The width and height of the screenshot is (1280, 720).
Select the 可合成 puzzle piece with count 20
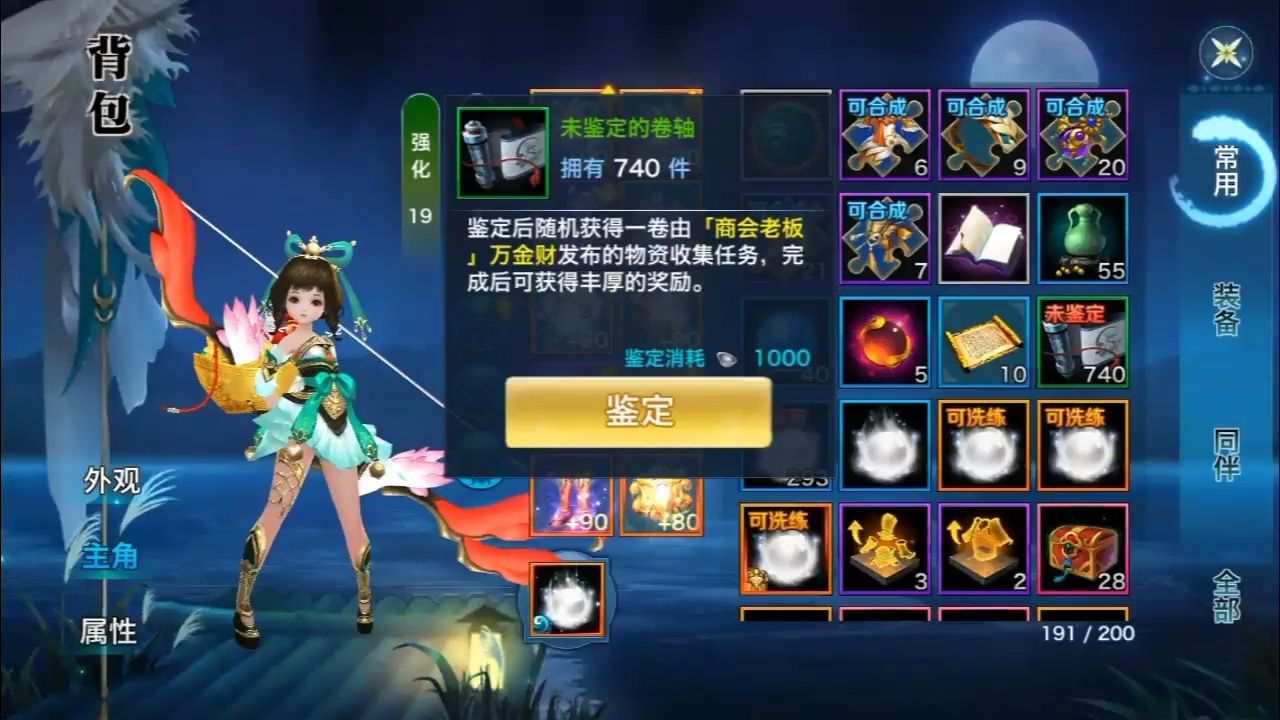(x=1083, y=137)
